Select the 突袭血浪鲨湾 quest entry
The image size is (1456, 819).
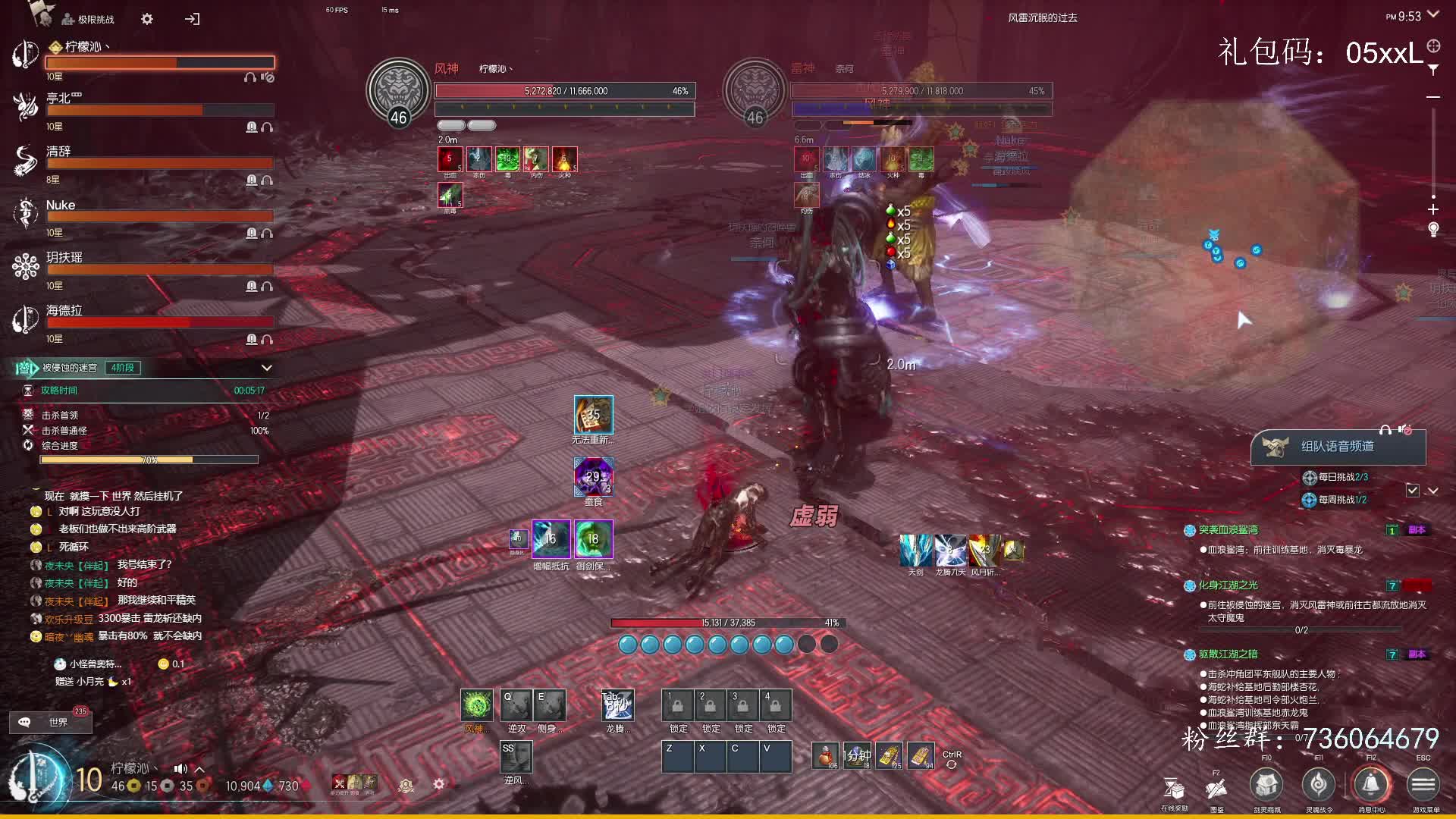[x=1228, y=530]
